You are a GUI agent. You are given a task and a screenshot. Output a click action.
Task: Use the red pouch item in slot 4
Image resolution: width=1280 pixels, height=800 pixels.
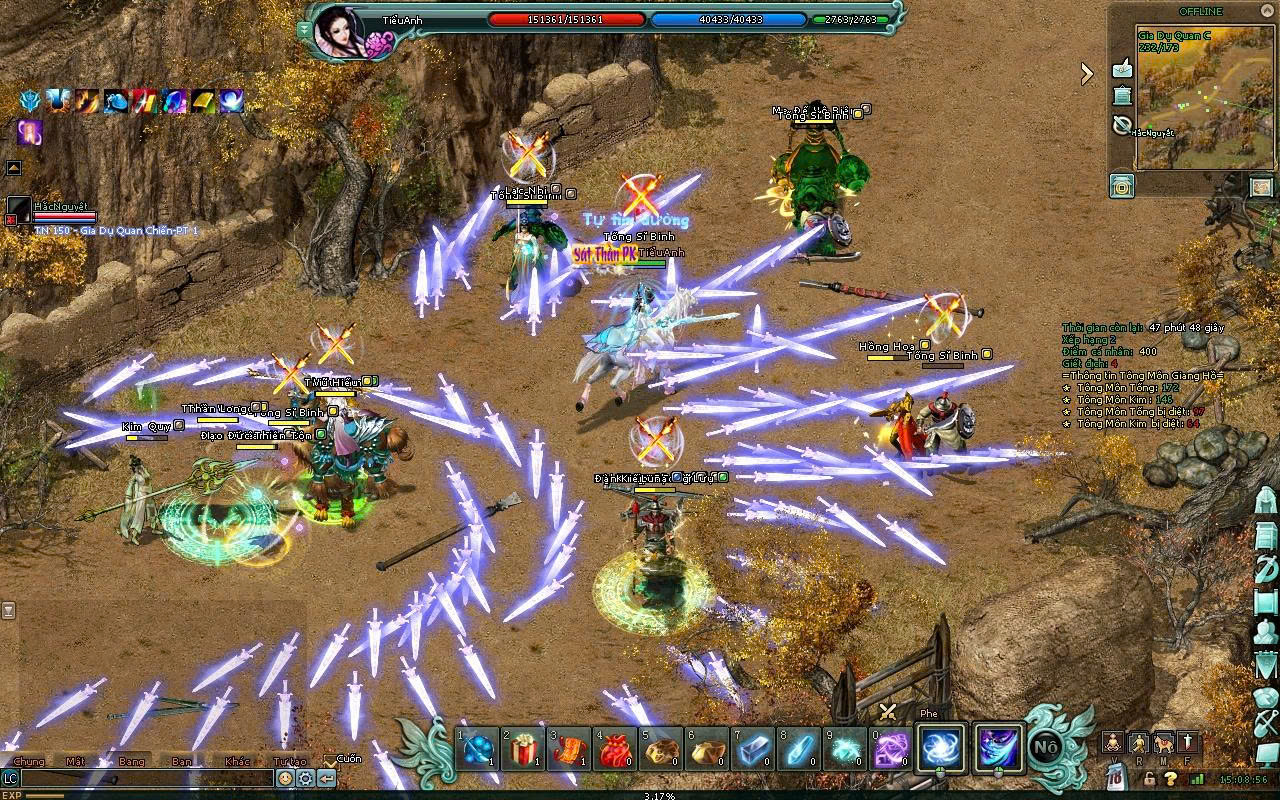[x=613, y=750]
